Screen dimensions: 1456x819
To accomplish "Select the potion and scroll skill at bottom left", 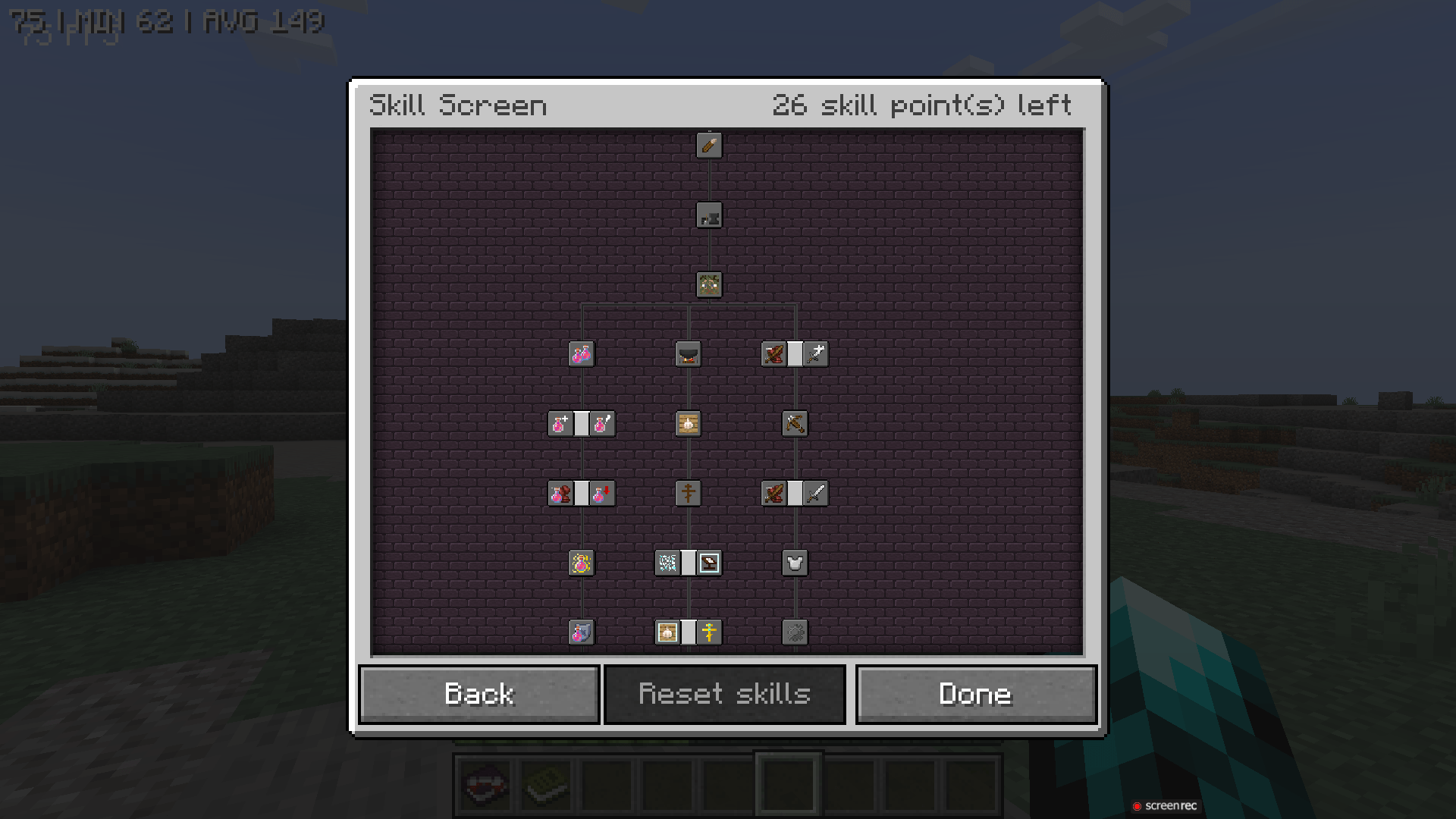I will click(x=580, y=632).
